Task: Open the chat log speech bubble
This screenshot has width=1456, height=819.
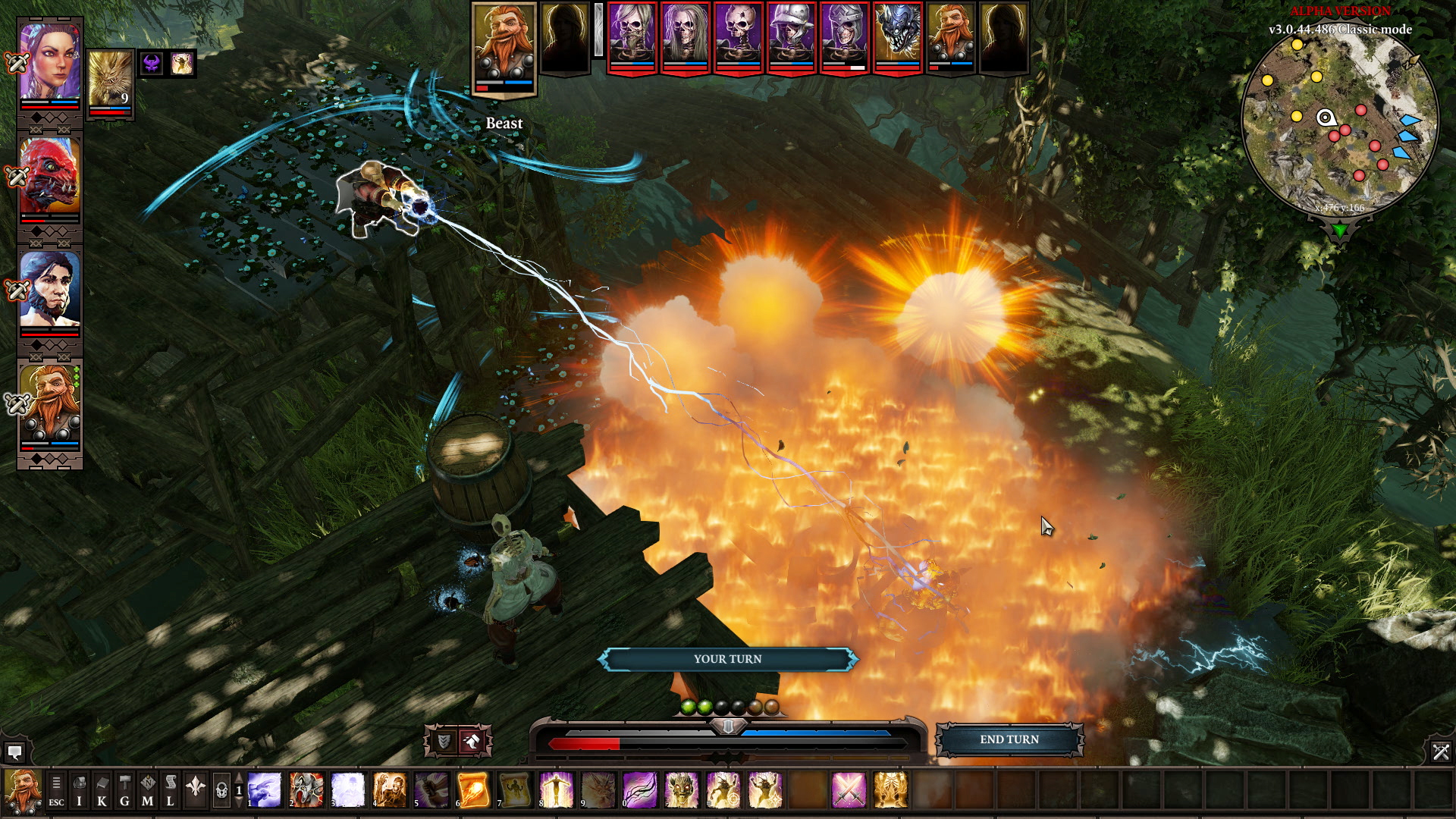Action: [14, 752]
